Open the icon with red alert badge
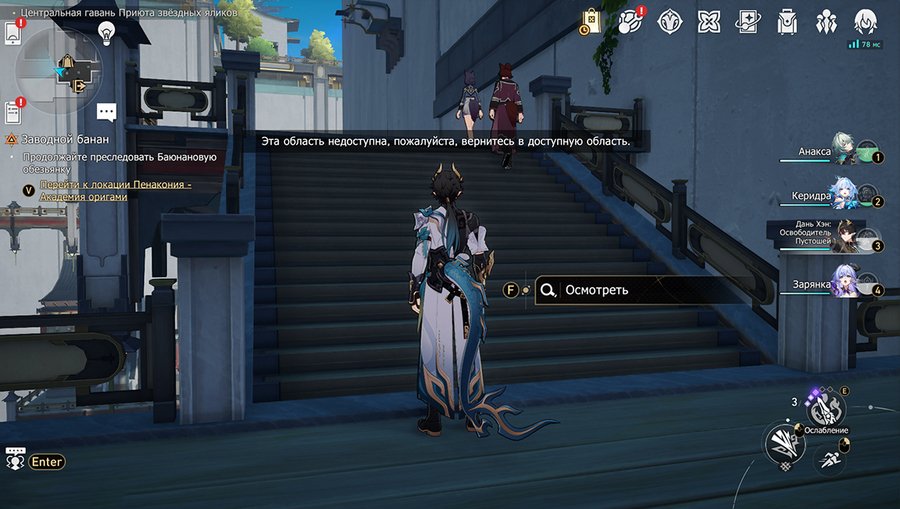This screenshot has height=509, width=900. [630, 21]
